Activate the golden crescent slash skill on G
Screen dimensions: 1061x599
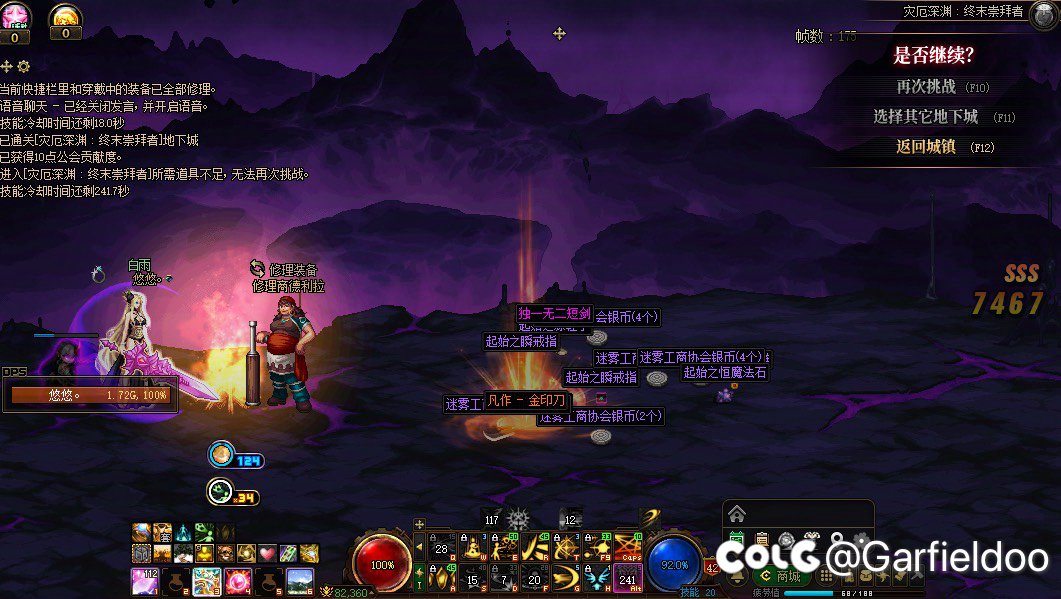pyautogui.click(x=566, y=576)
